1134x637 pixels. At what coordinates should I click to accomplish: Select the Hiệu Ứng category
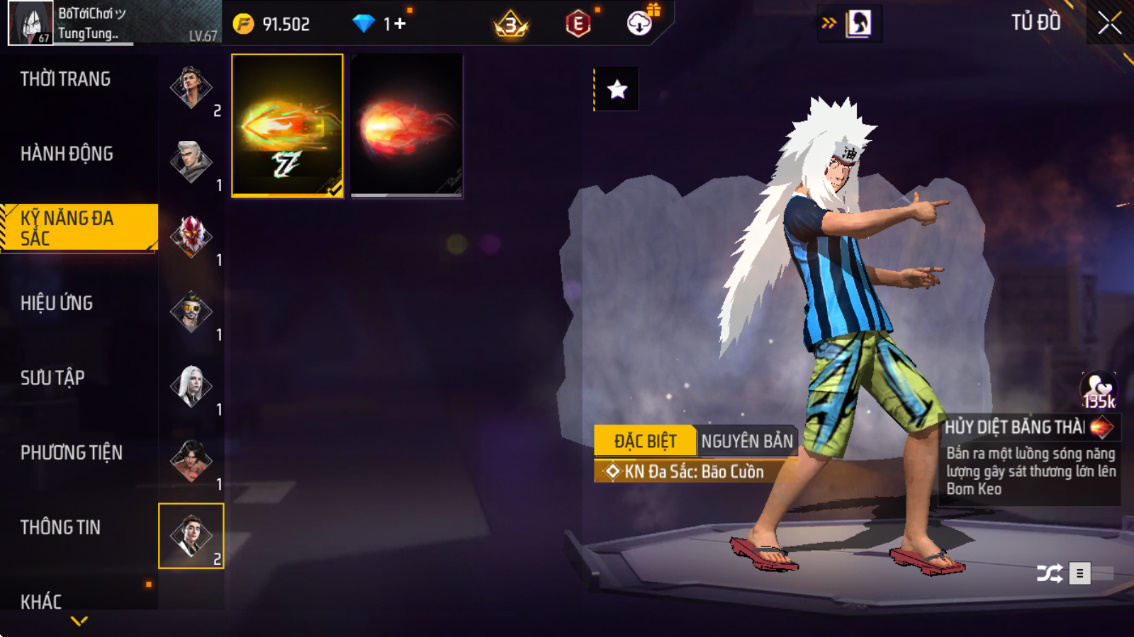[57, 303]
